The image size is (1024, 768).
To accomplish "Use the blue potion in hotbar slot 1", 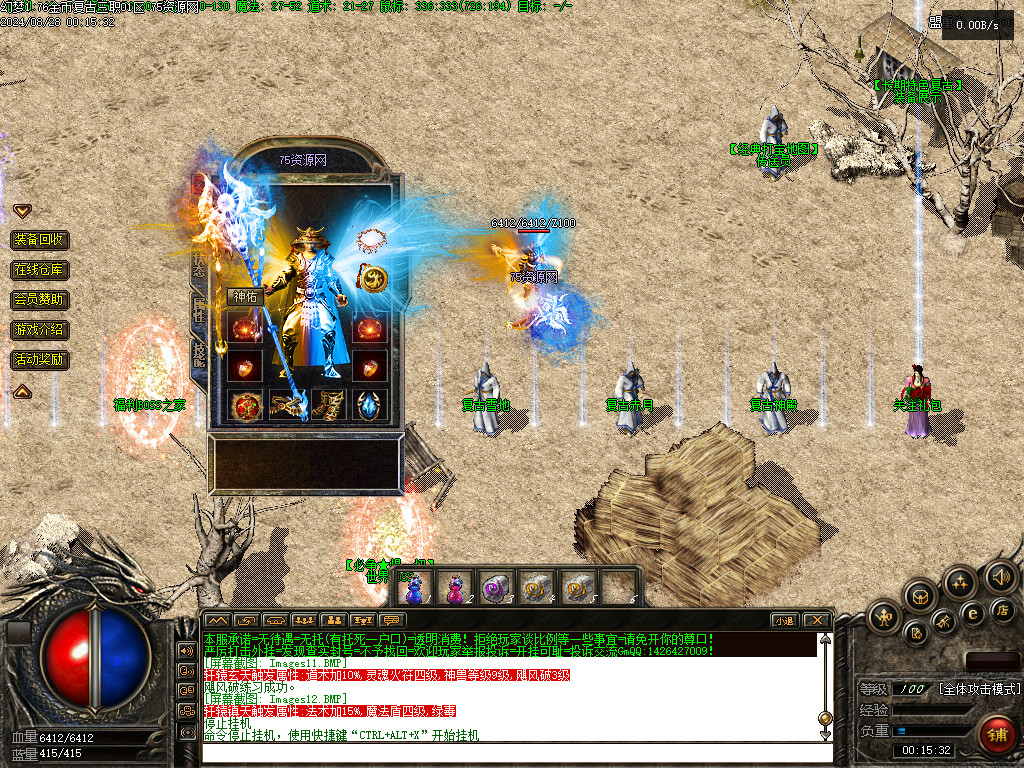I will tap(415, 587).
